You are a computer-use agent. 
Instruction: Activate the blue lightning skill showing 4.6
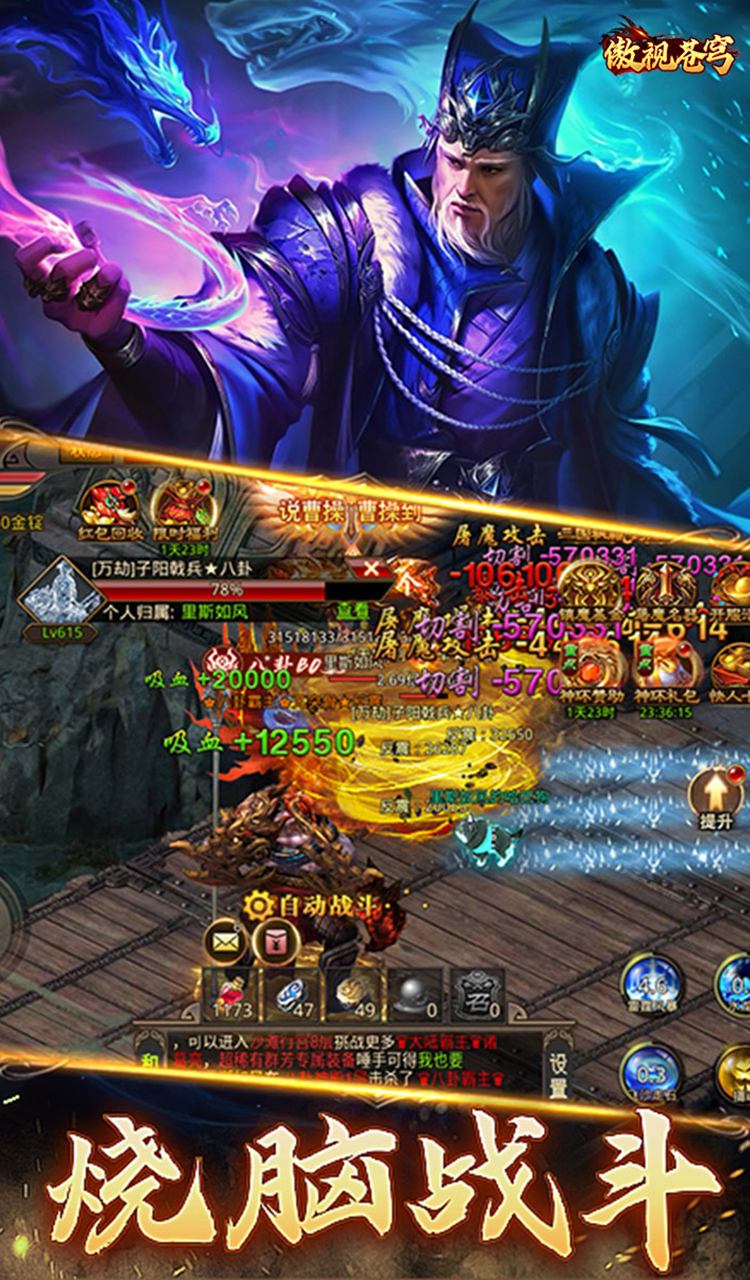point(649,984)
